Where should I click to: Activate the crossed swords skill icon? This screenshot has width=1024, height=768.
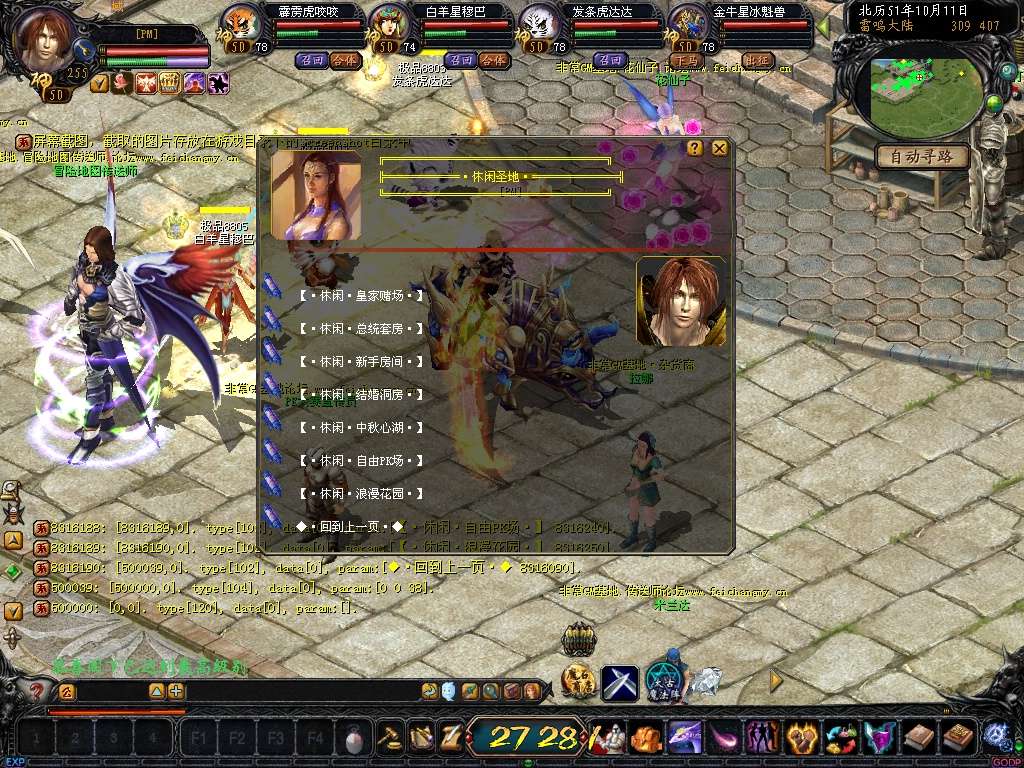tap(620, 683)
